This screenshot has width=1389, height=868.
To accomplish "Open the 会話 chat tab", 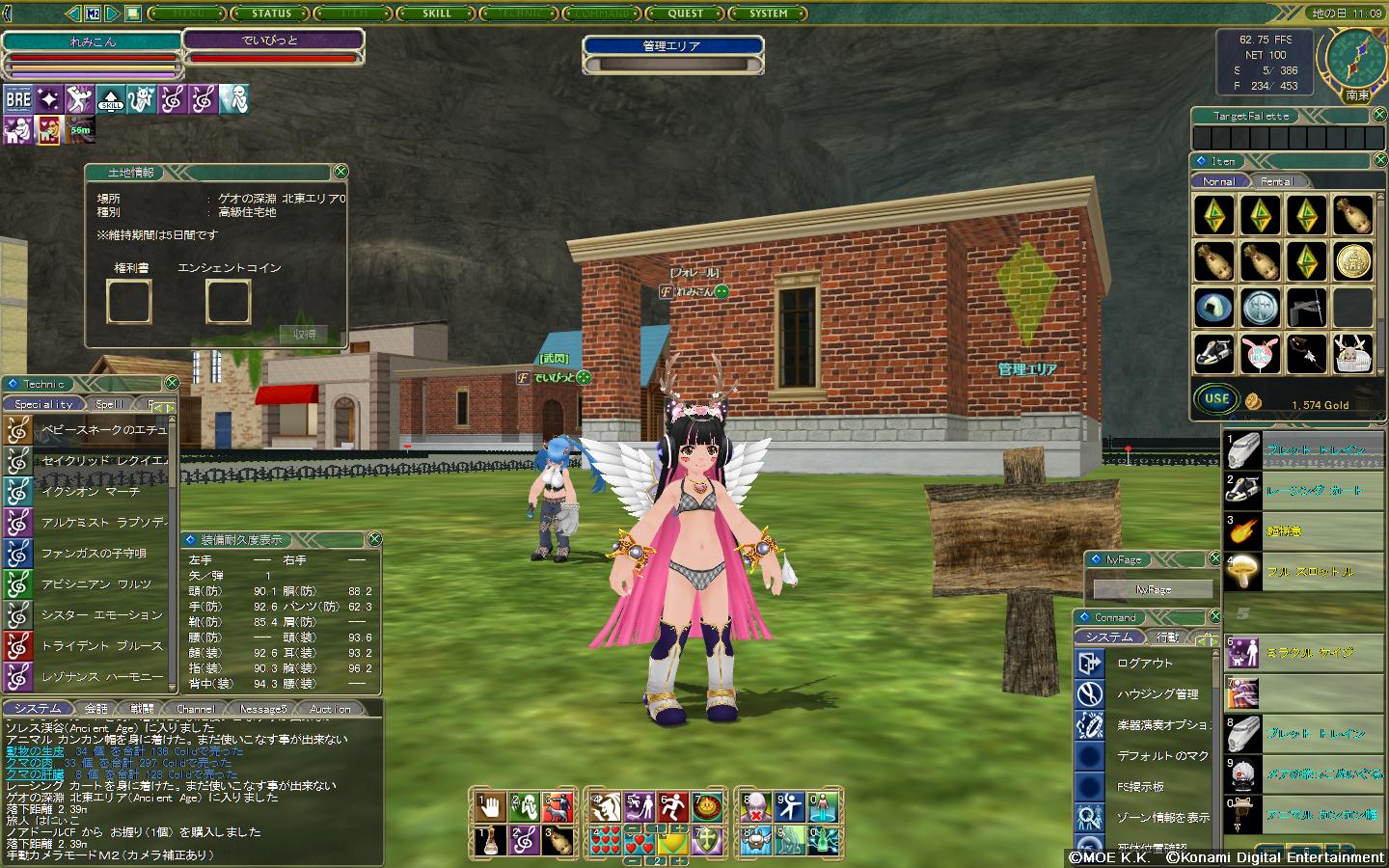I will 96,709.
